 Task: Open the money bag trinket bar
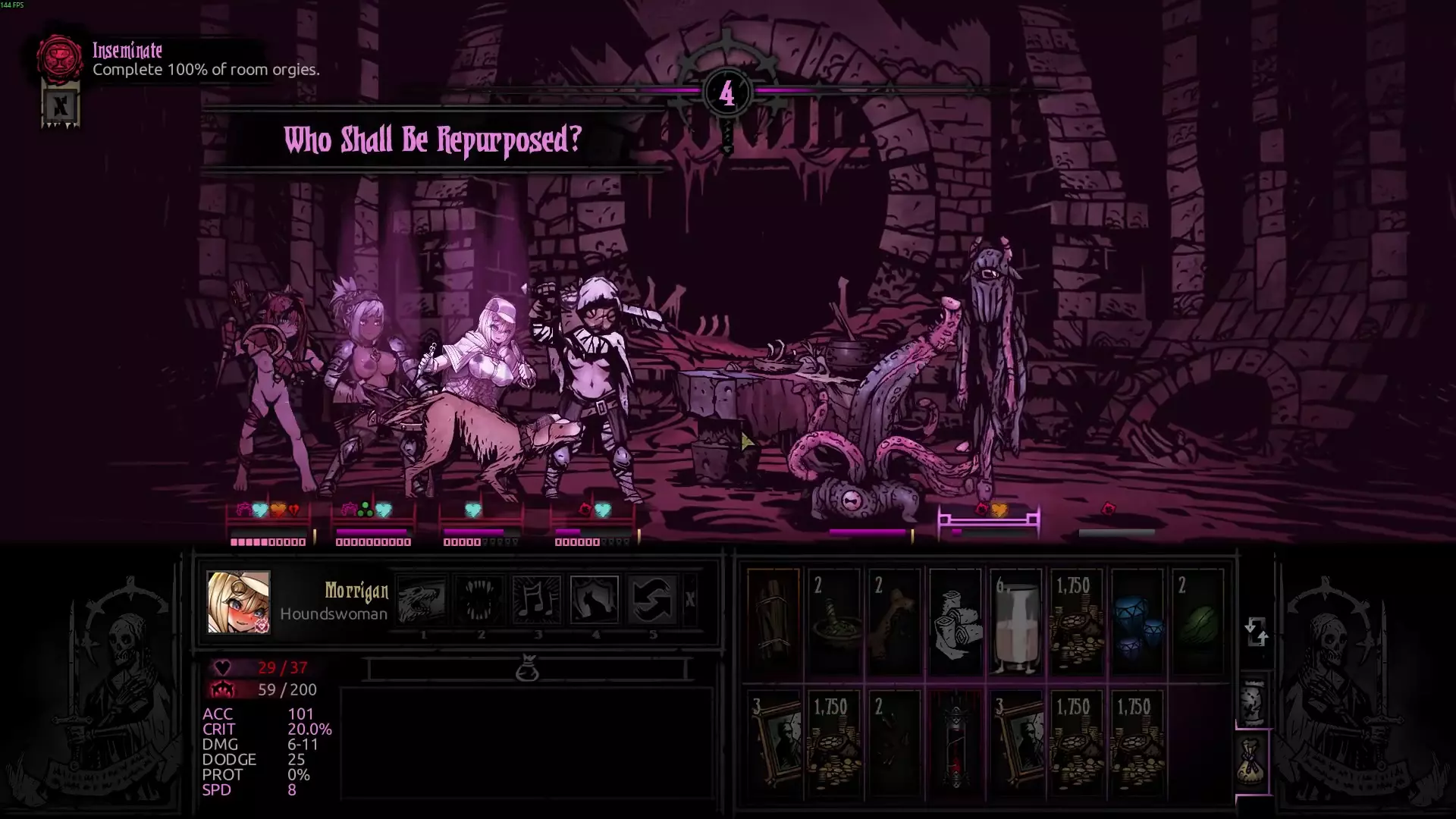[527, 669]
